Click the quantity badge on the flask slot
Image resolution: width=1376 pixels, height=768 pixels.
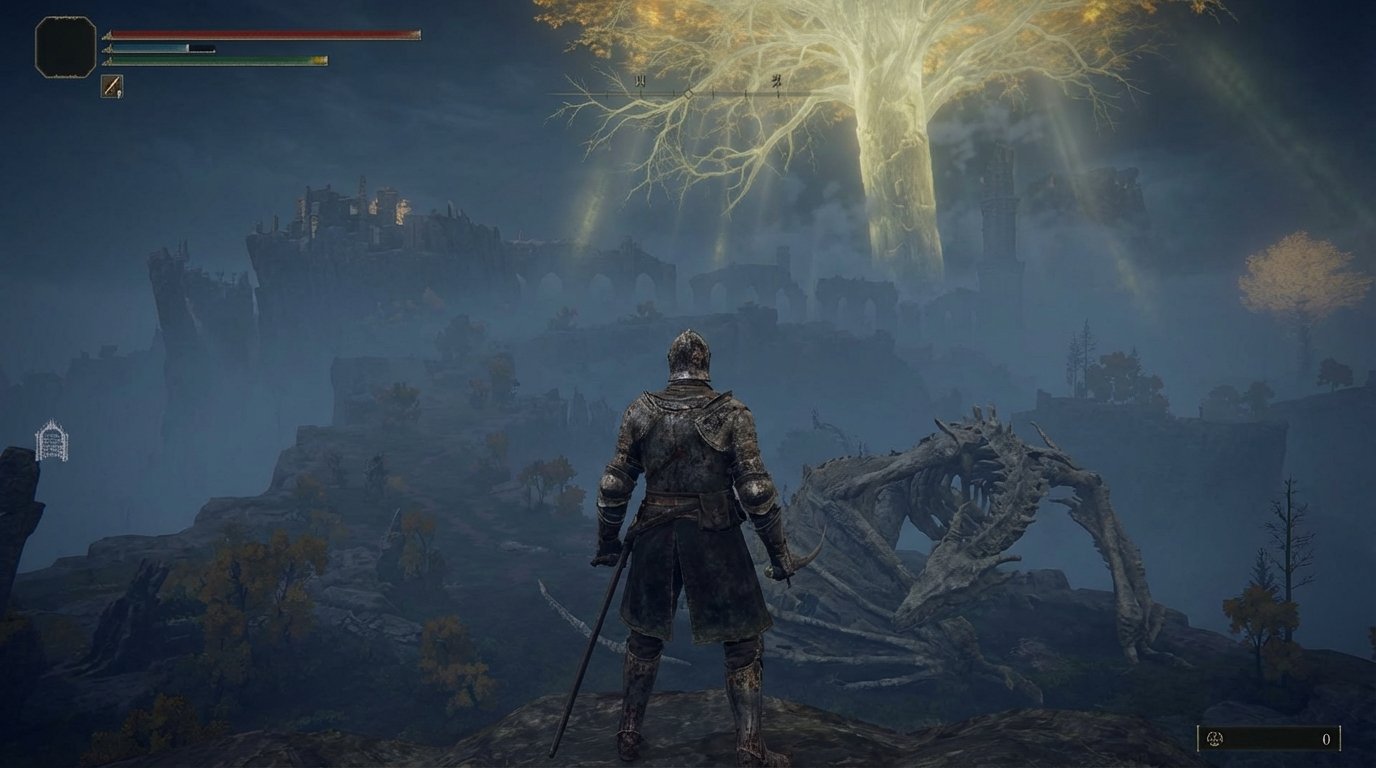coord(120,93)
